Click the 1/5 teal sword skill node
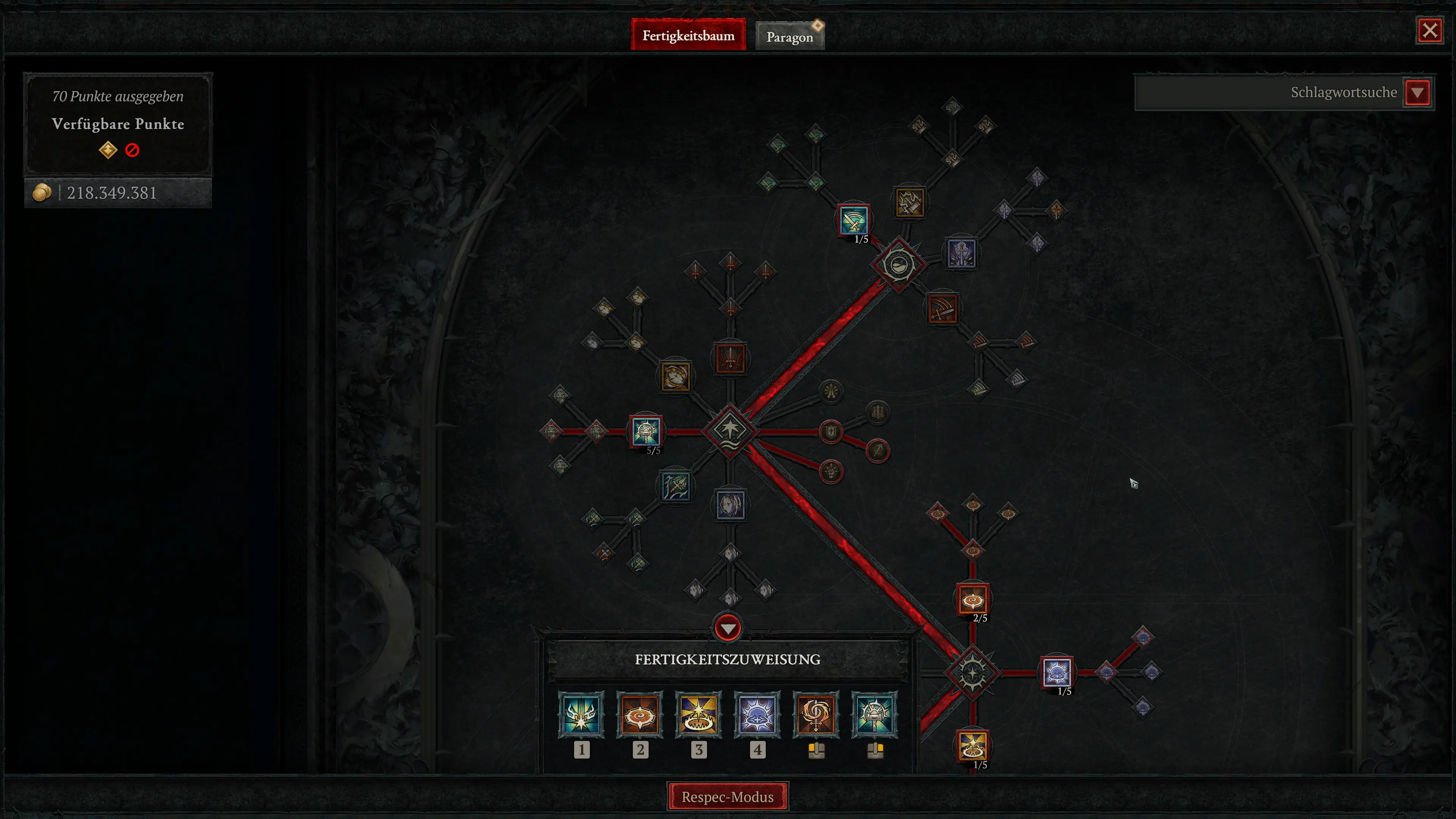Screen dimensions: 1456x819 tap(854, 220)
